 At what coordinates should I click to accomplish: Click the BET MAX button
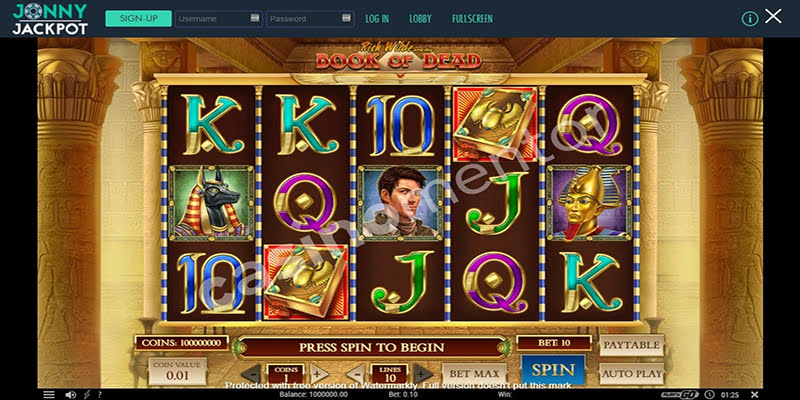[x=471, y=375]
